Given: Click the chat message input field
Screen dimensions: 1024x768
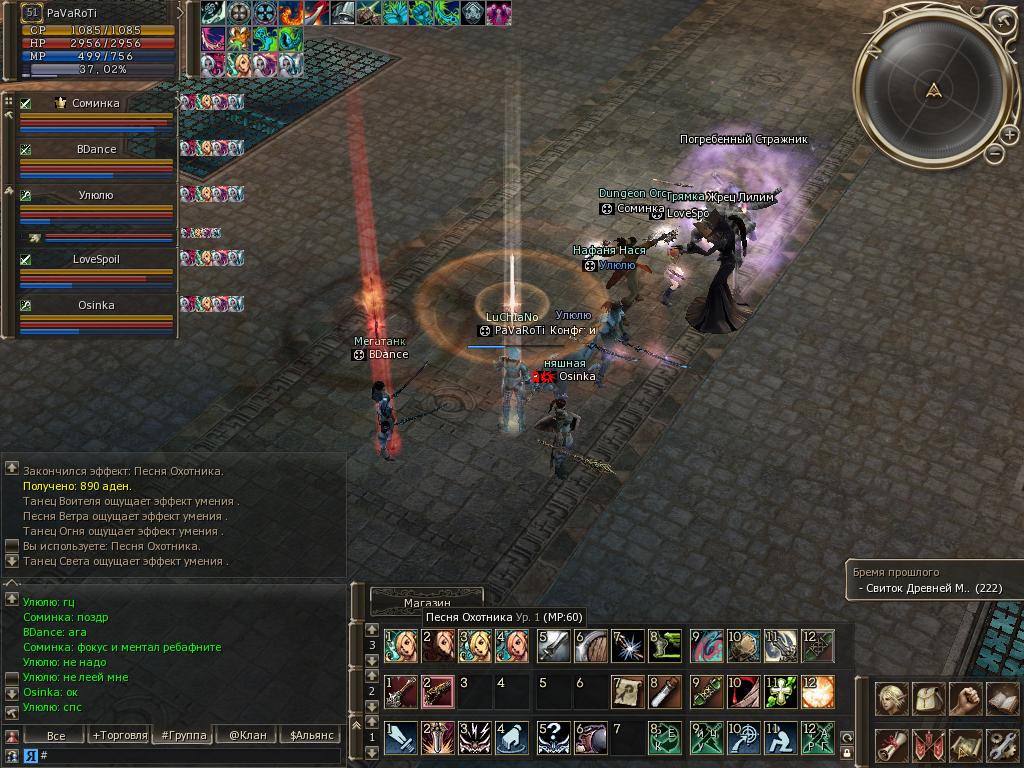Looking at the screenshot, I should pyautogui.click(x=190, y=756).
